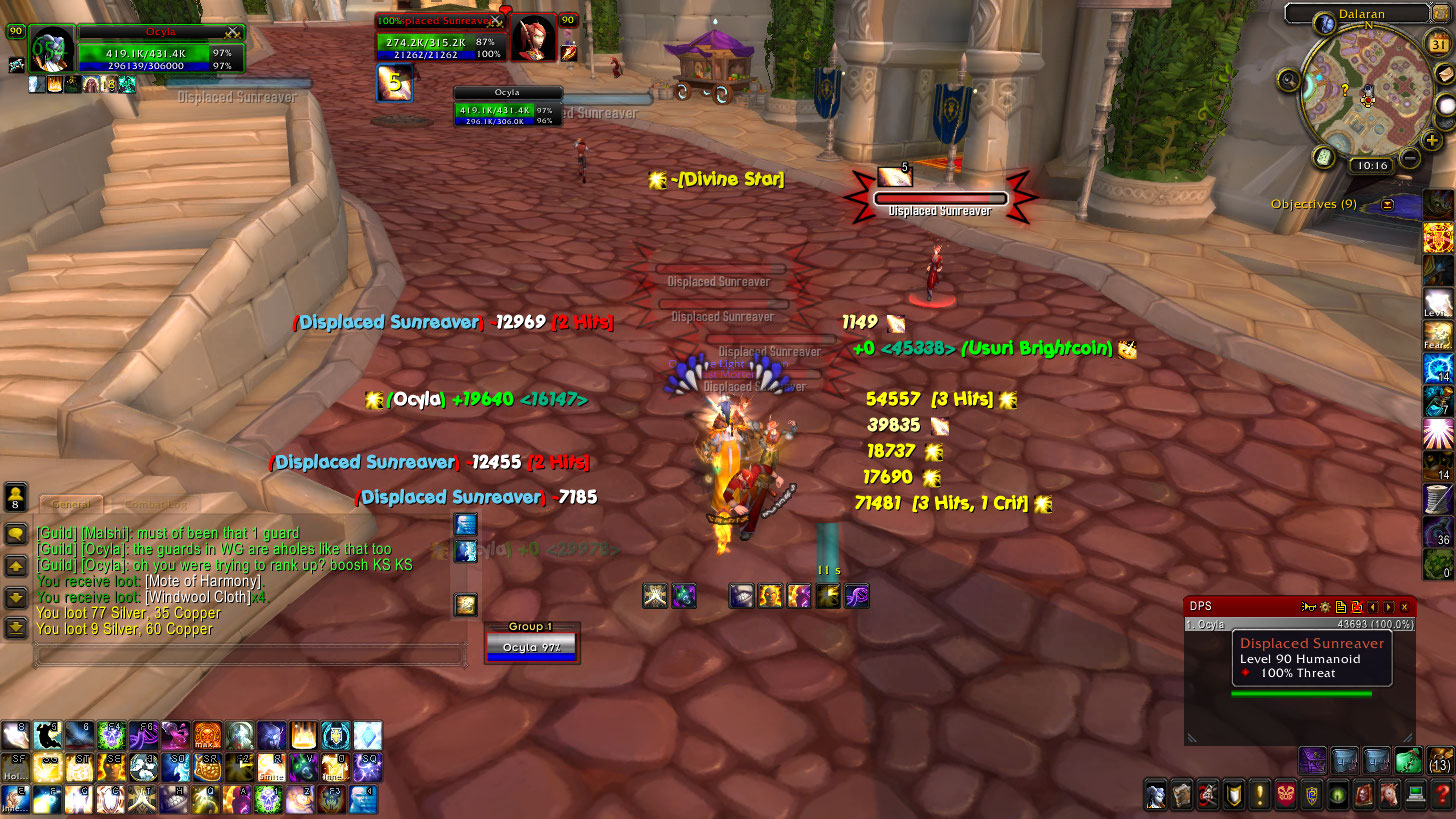This screenshot has width=1456, height=819.
Task: Open the minimap tracking magnifier button
Action: point(1288,80)
